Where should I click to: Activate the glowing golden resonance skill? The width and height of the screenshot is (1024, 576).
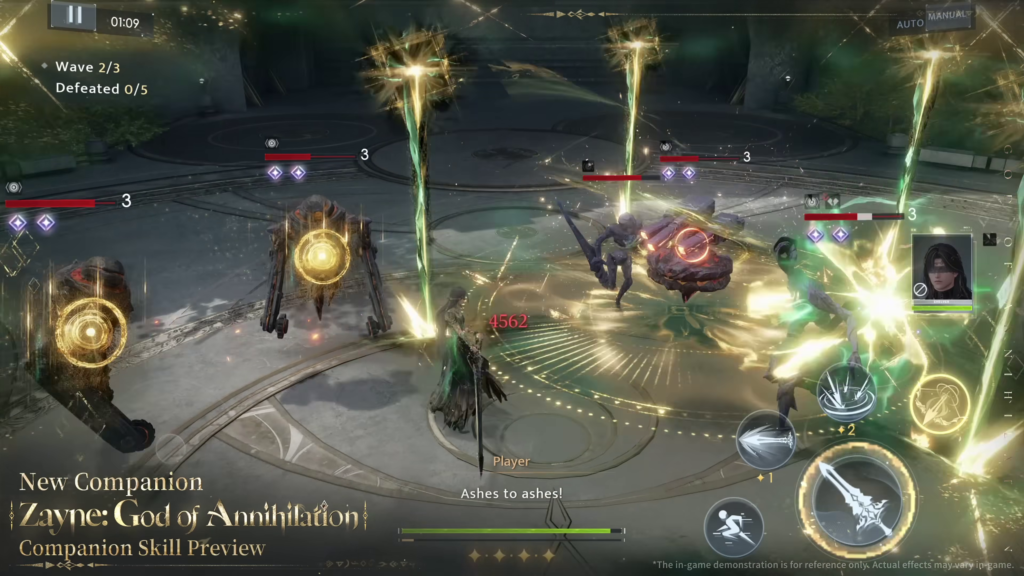click(x=940, y=404)
